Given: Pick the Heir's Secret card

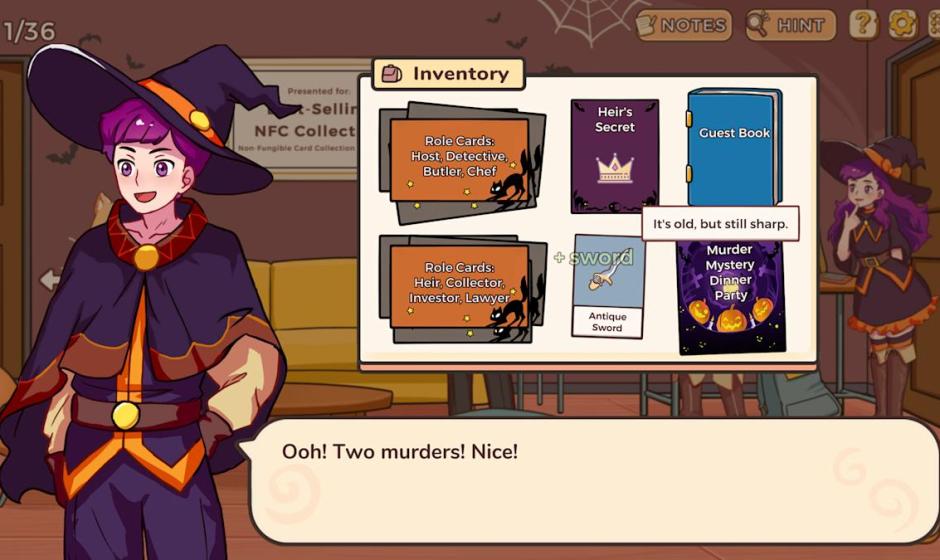Looking at the screenshot, I should pos(614,156).
